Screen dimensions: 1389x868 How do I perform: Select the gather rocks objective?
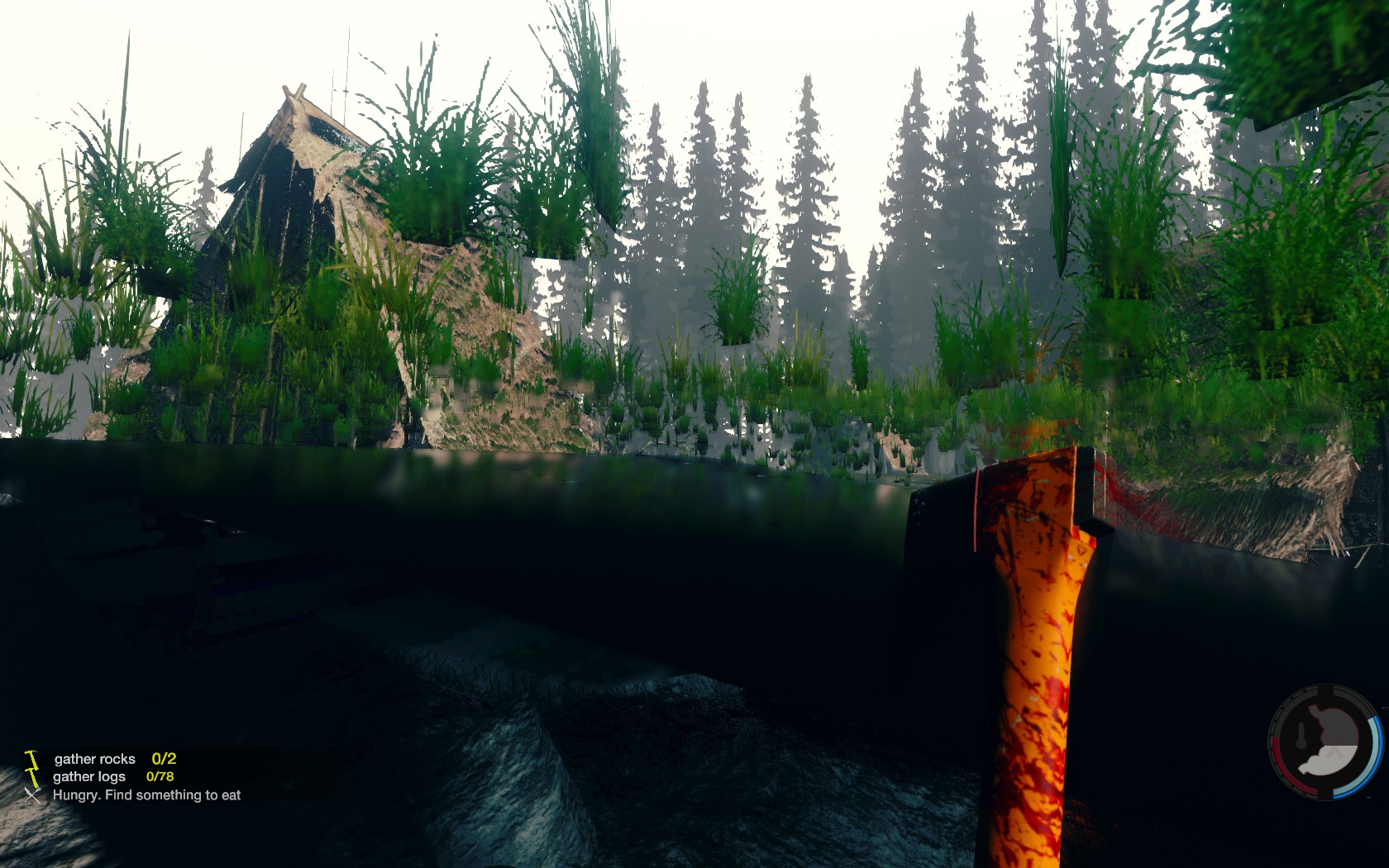coord(95,759)
